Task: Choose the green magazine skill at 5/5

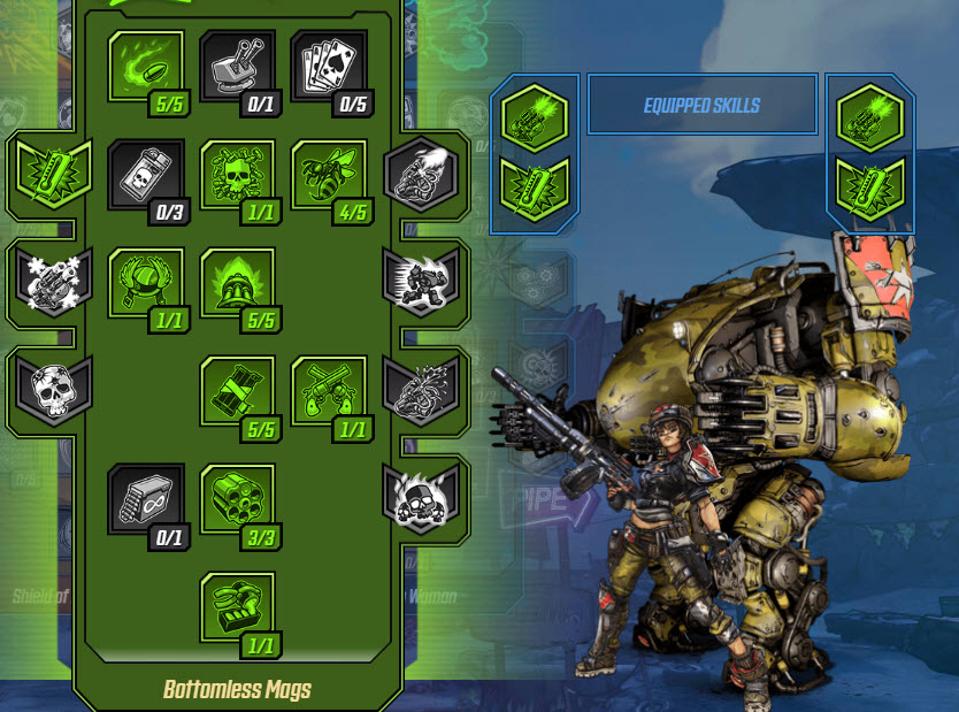Action: tap(237, 391)
